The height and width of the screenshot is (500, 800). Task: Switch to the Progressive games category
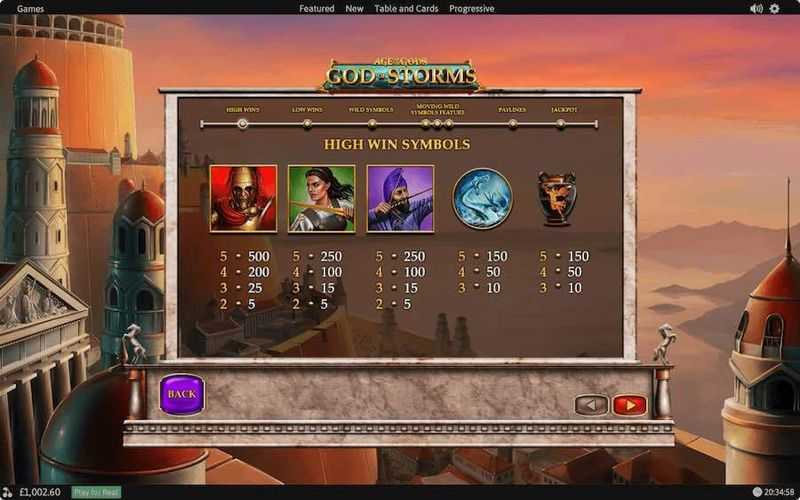point(470,8)
